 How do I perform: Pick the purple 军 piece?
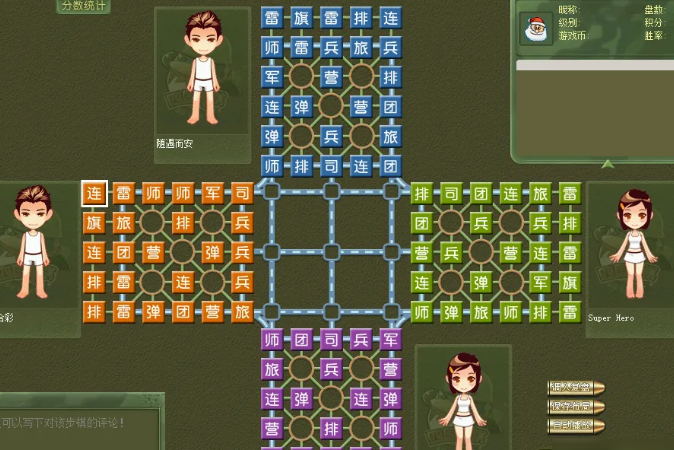coord(390,341)
